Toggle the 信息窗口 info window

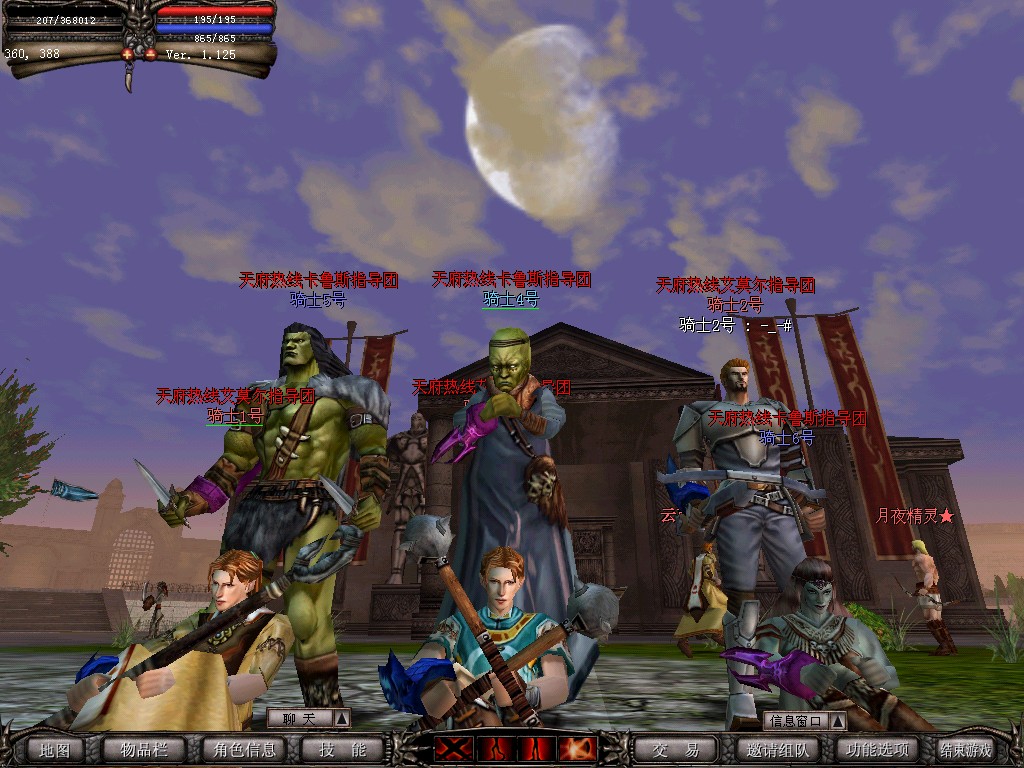pos(804,720)
